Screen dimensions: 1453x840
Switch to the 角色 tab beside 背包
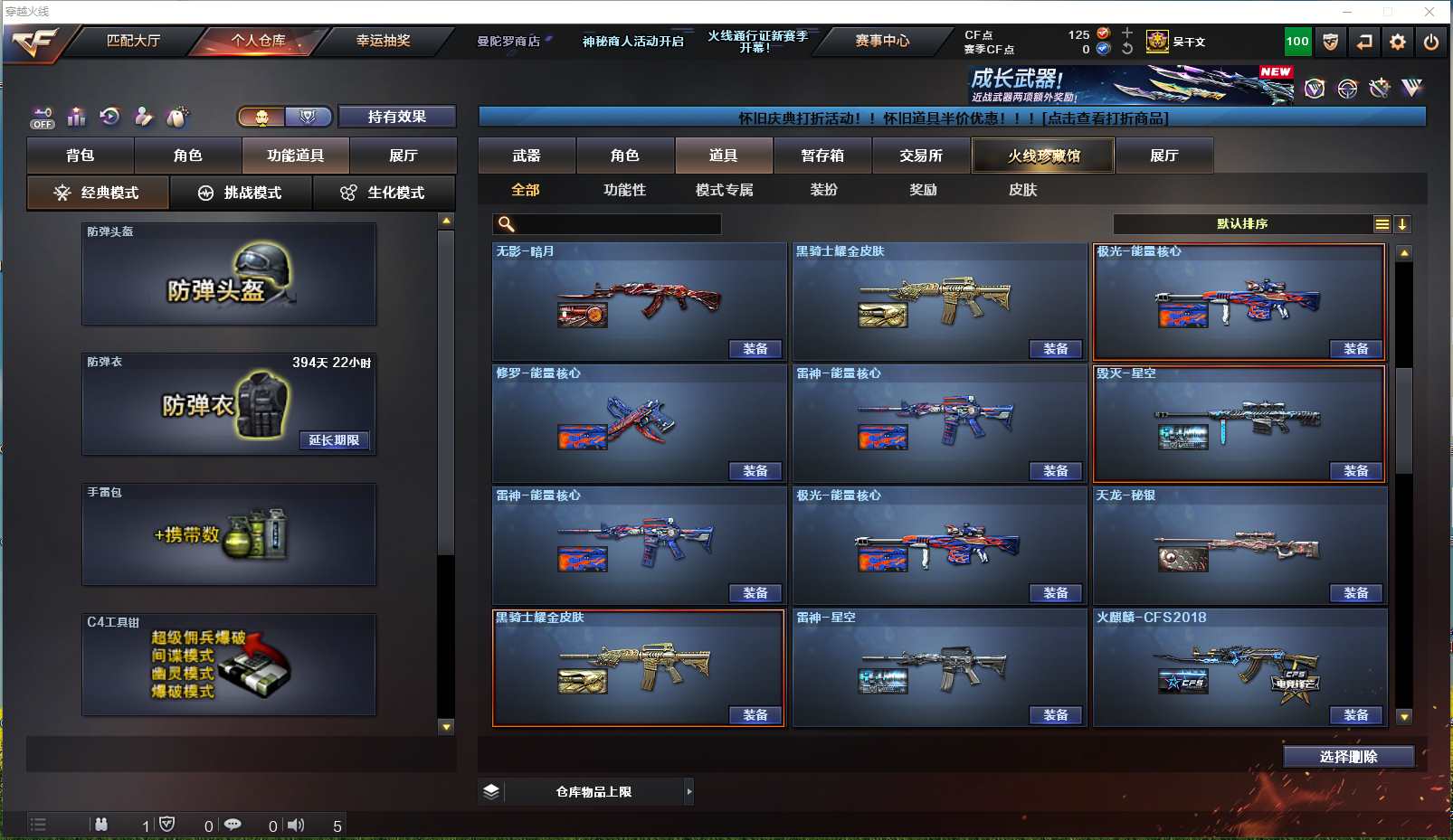click(x=187, y=156)
